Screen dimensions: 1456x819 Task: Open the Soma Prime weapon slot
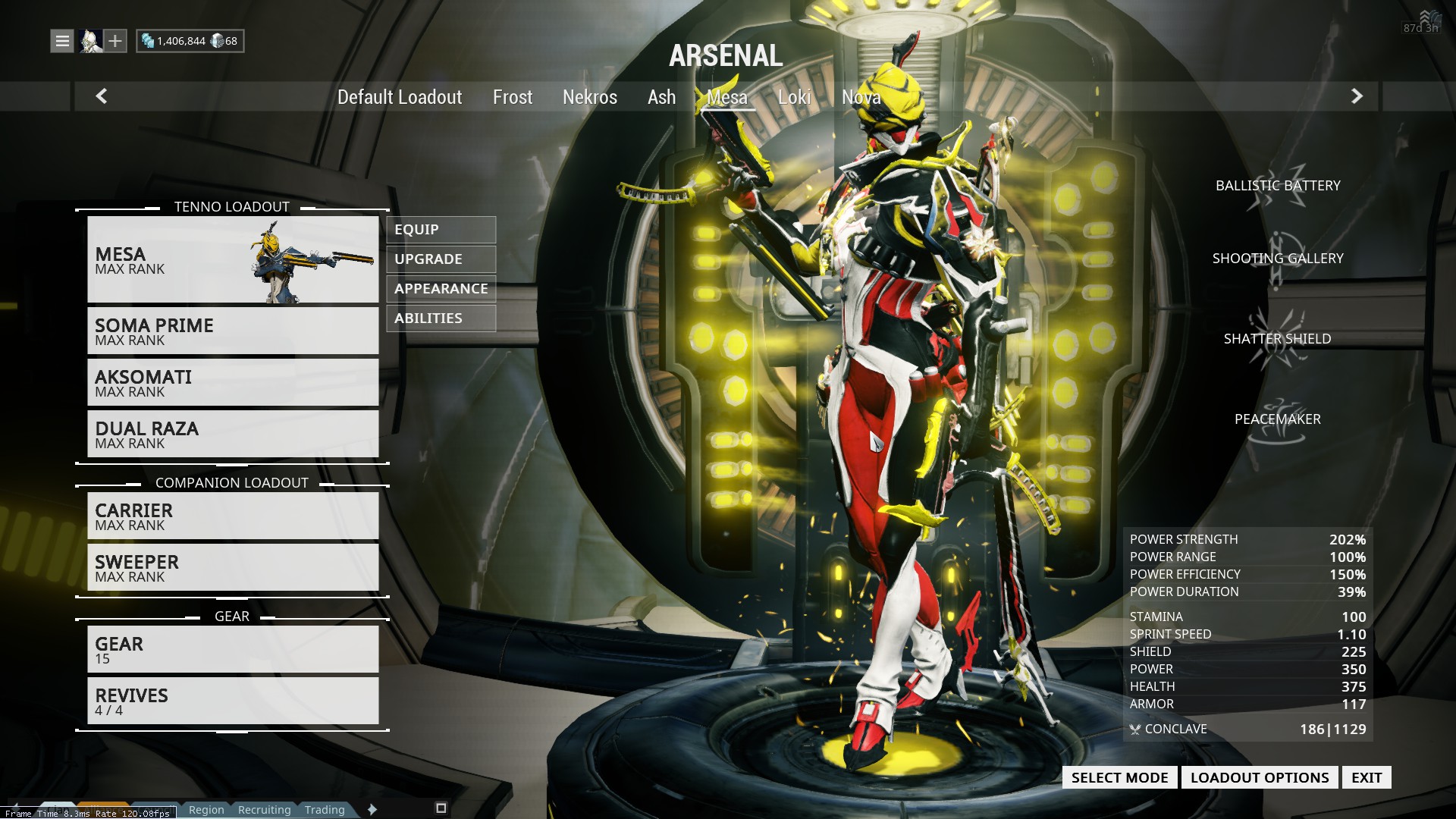(233, 331)
